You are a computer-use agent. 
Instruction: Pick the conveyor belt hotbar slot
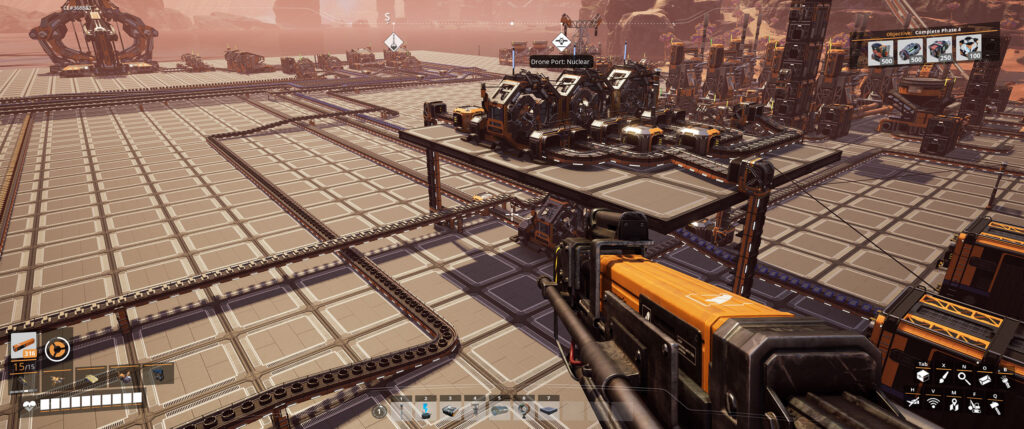click(450, 410)
